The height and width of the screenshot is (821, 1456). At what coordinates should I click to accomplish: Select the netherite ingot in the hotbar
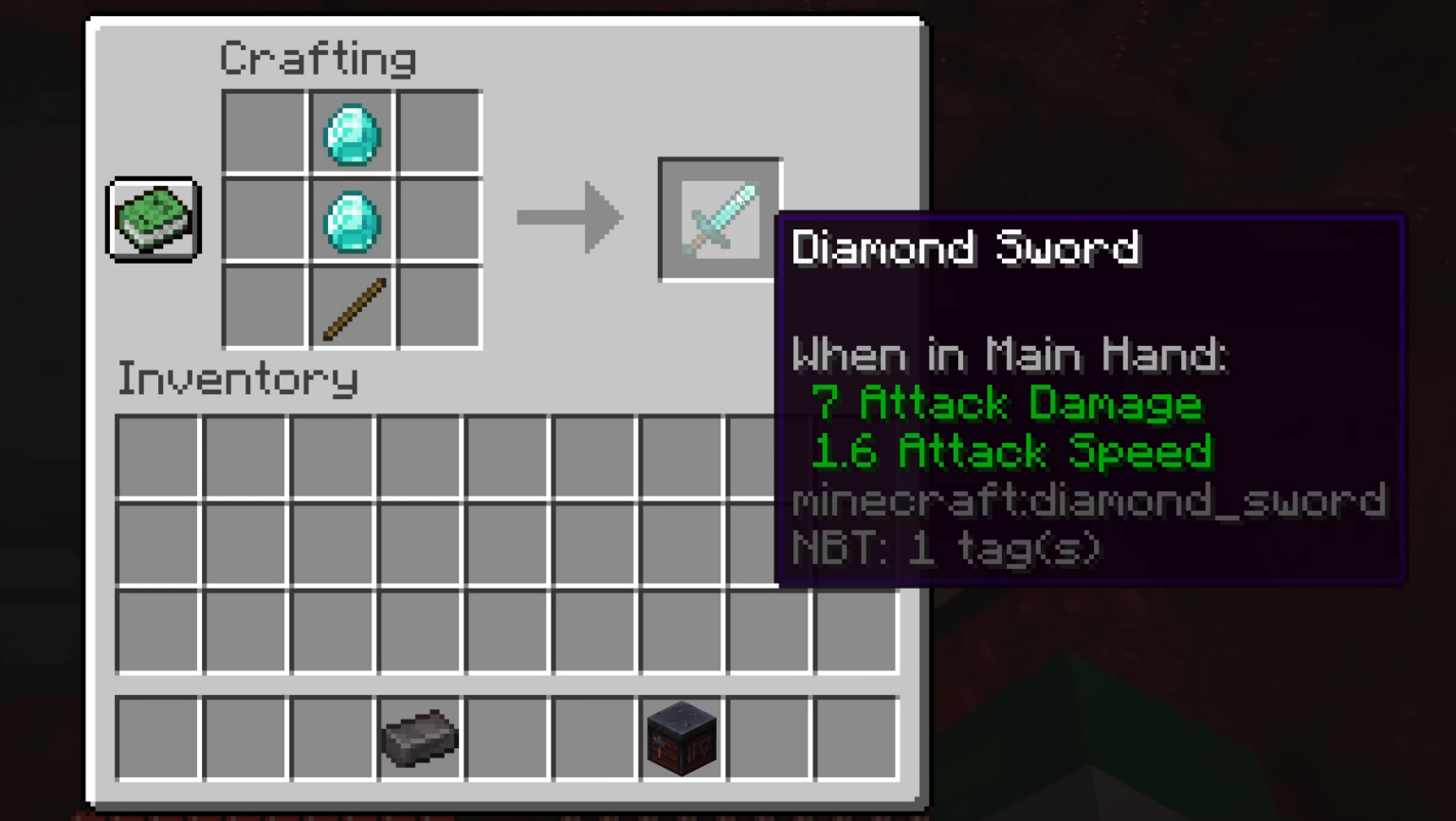click(421, 739)
